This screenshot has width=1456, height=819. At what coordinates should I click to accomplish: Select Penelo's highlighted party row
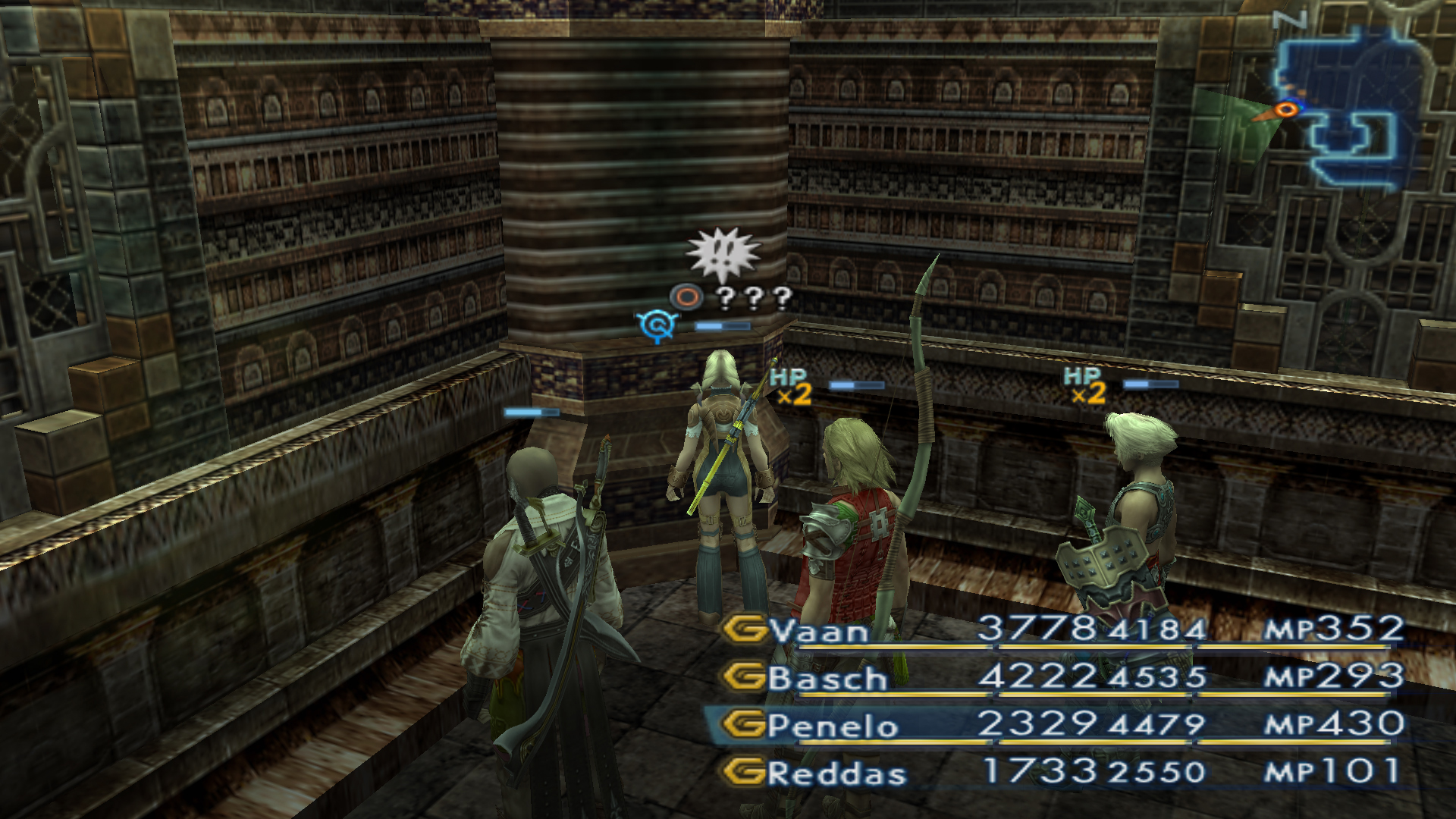coord(833,726)
